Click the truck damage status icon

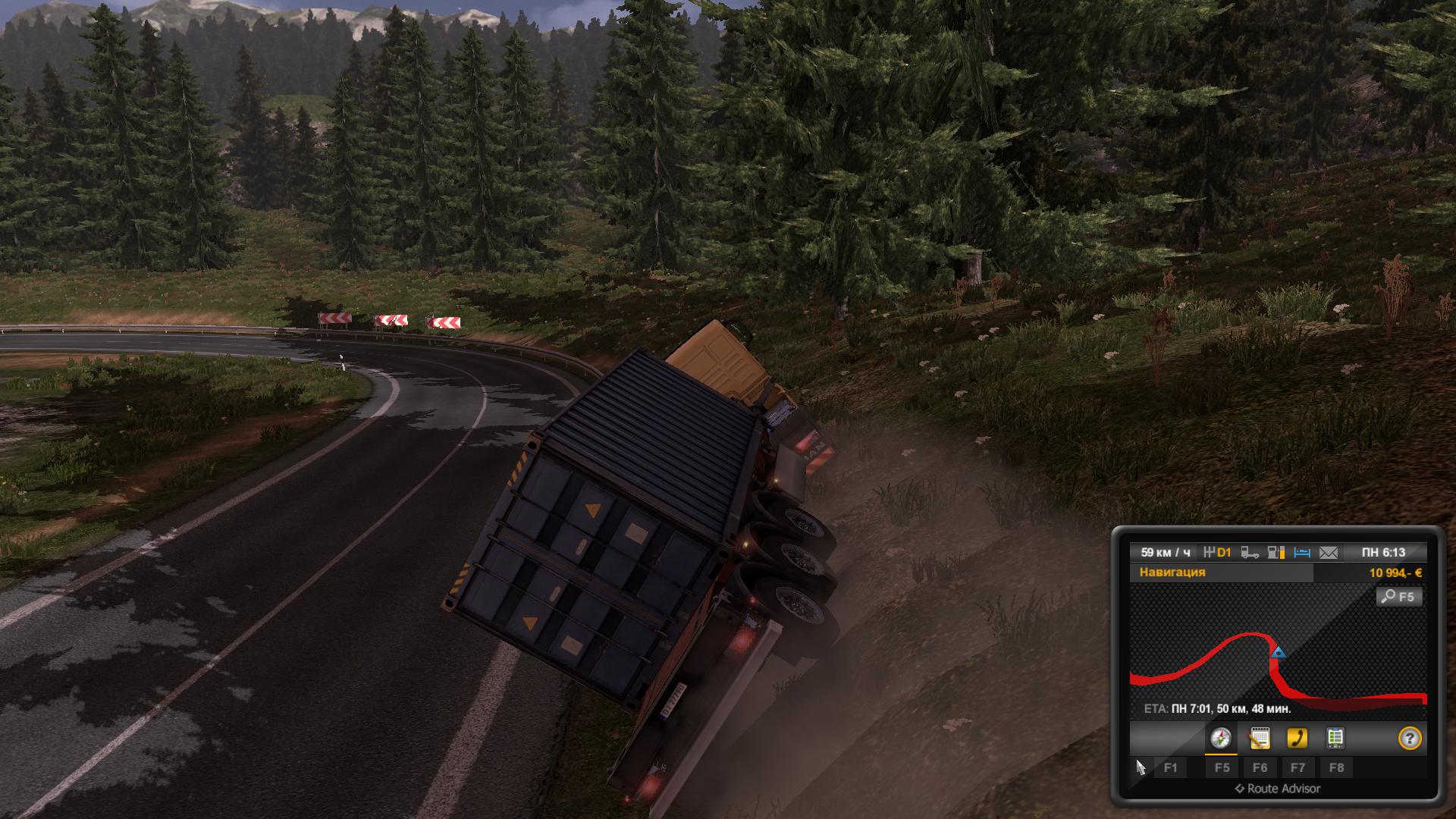(1250, 553)
